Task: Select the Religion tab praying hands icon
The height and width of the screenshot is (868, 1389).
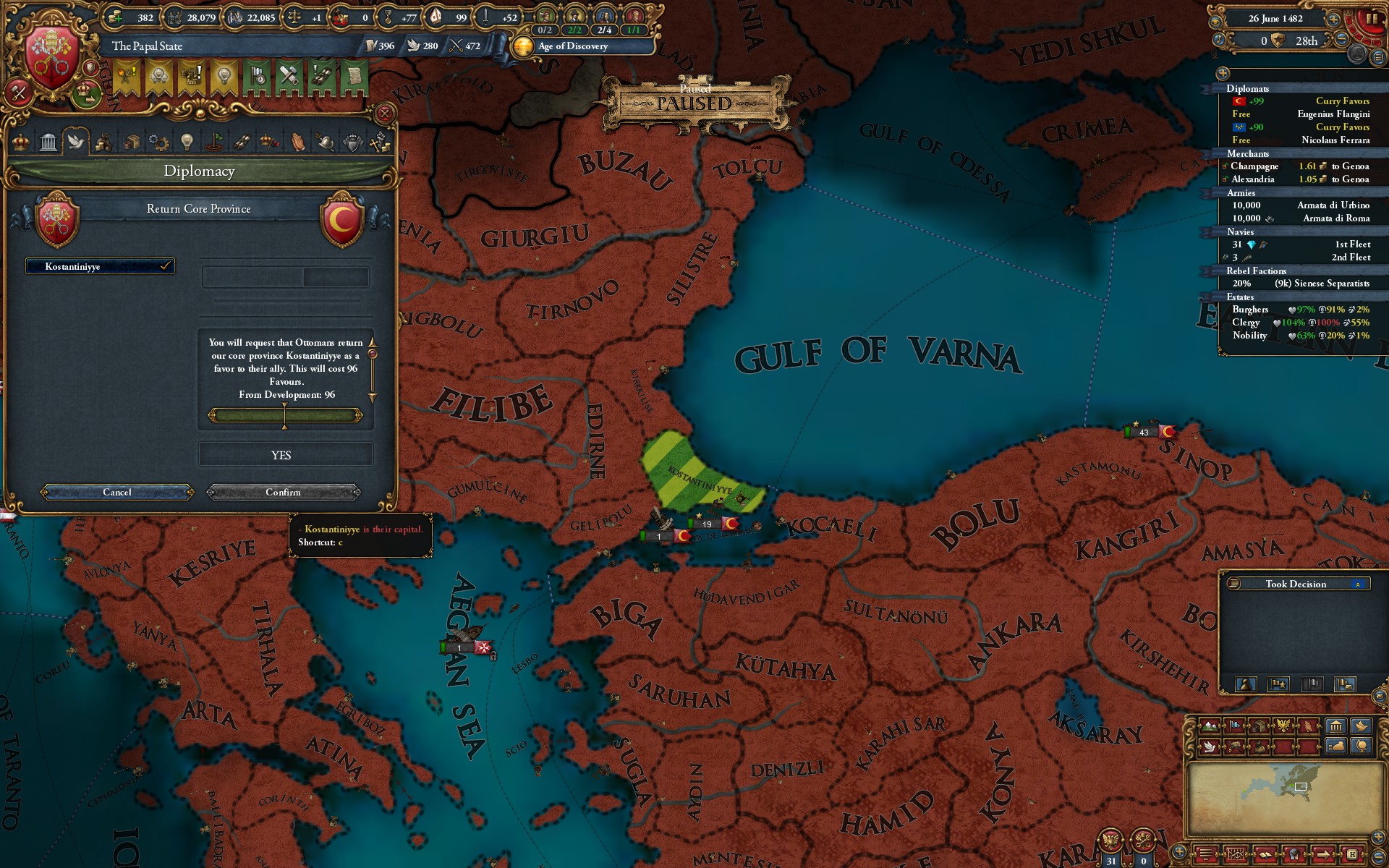Action: [x=299, y=142]
